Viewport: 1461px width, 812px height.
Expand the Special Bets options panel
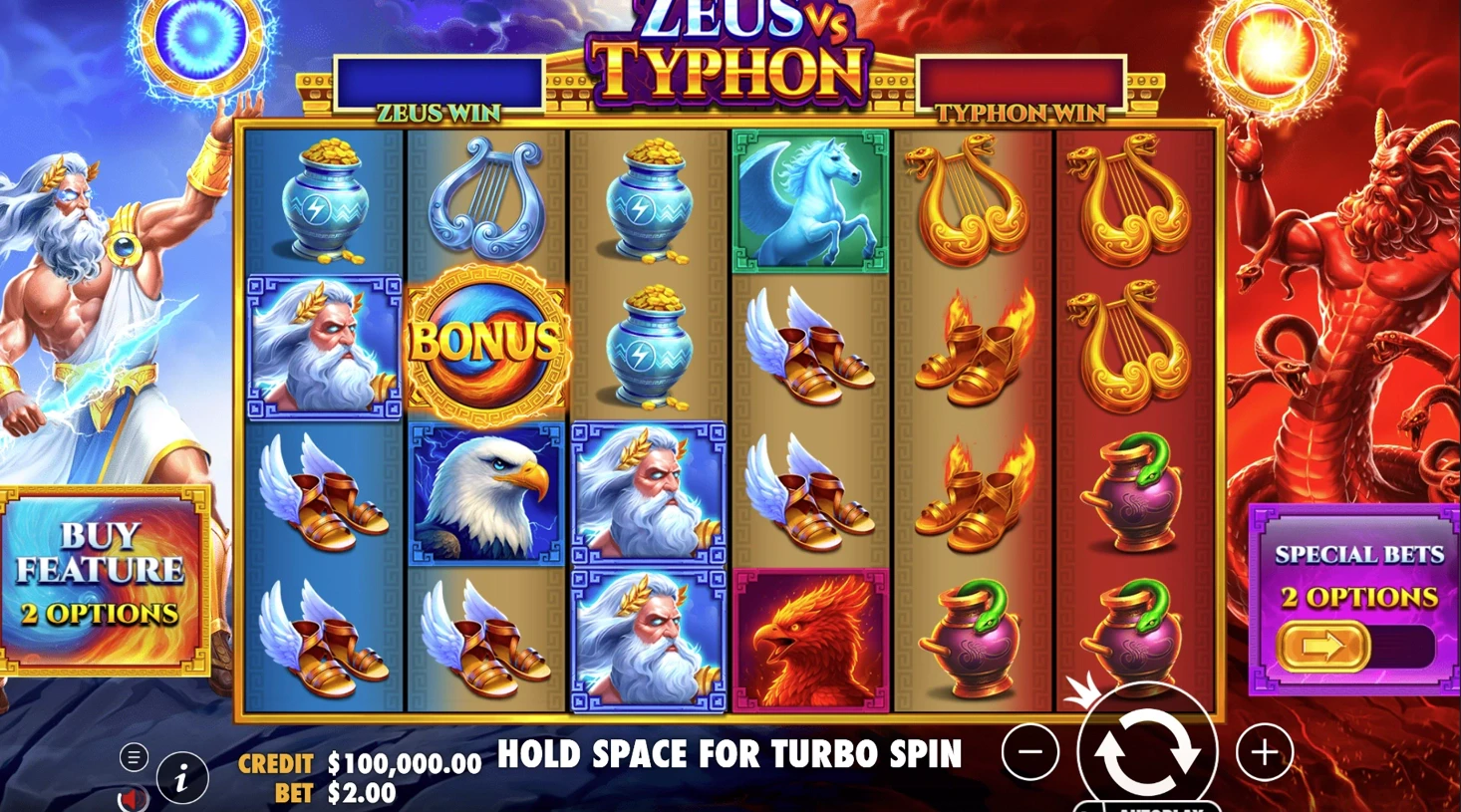tap(1358, 598)
